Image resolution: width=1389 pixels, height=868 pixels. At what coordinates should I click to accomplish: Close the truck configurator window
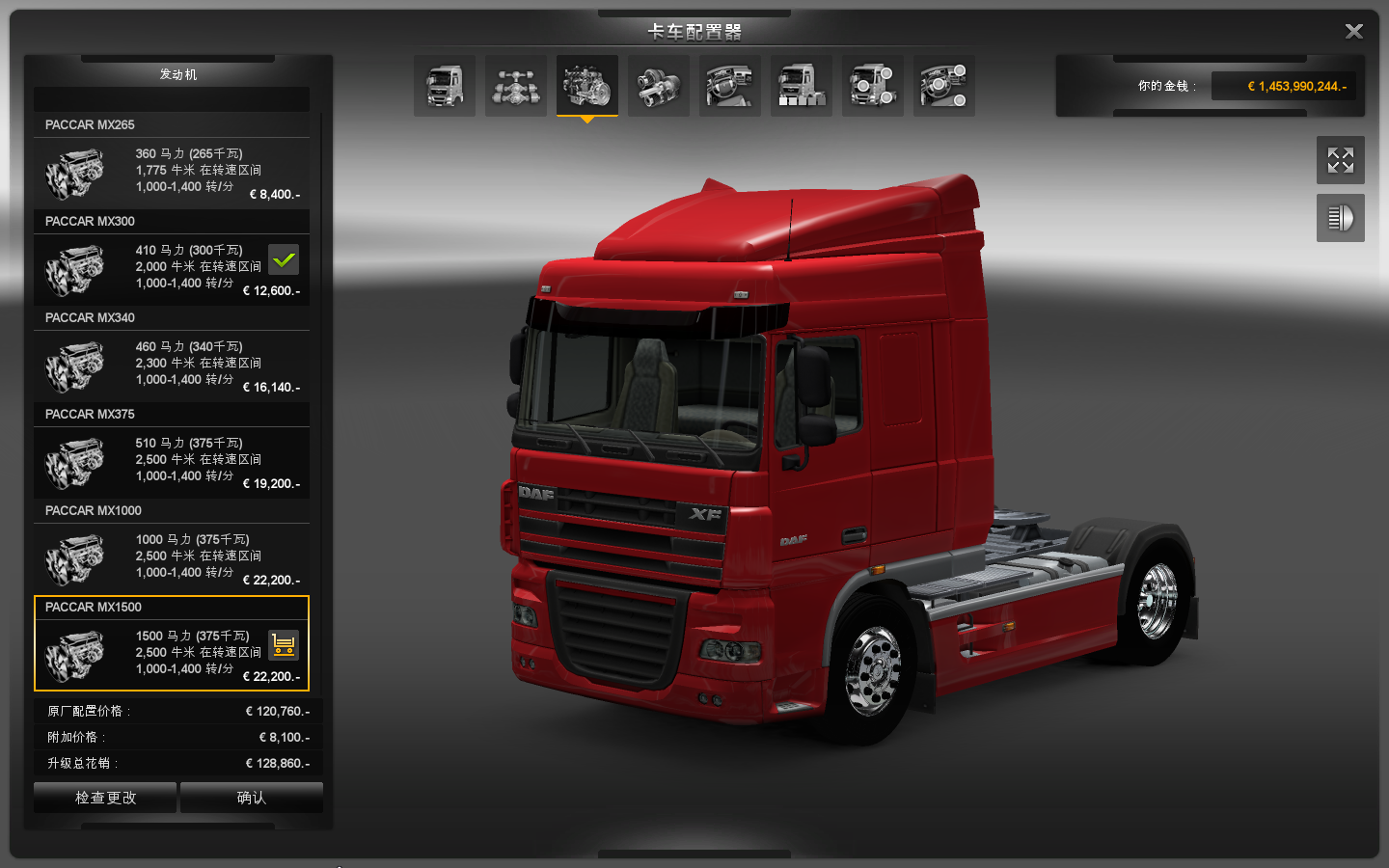click(x=1353, y=32)
